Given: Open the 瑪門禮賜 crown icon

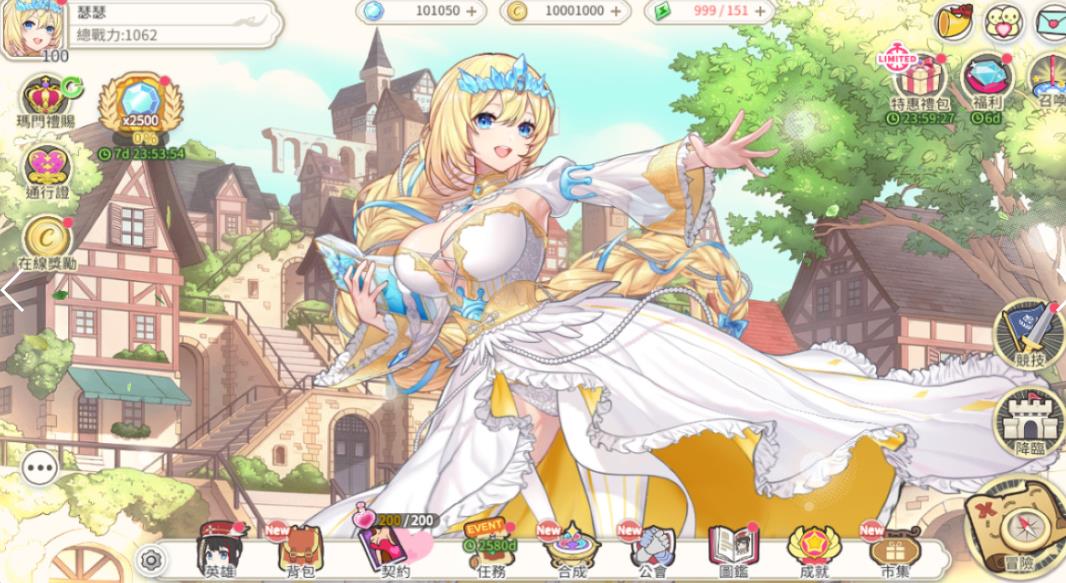Looking at the screenshot, I should pyautogui.click(x=46, y=100).
